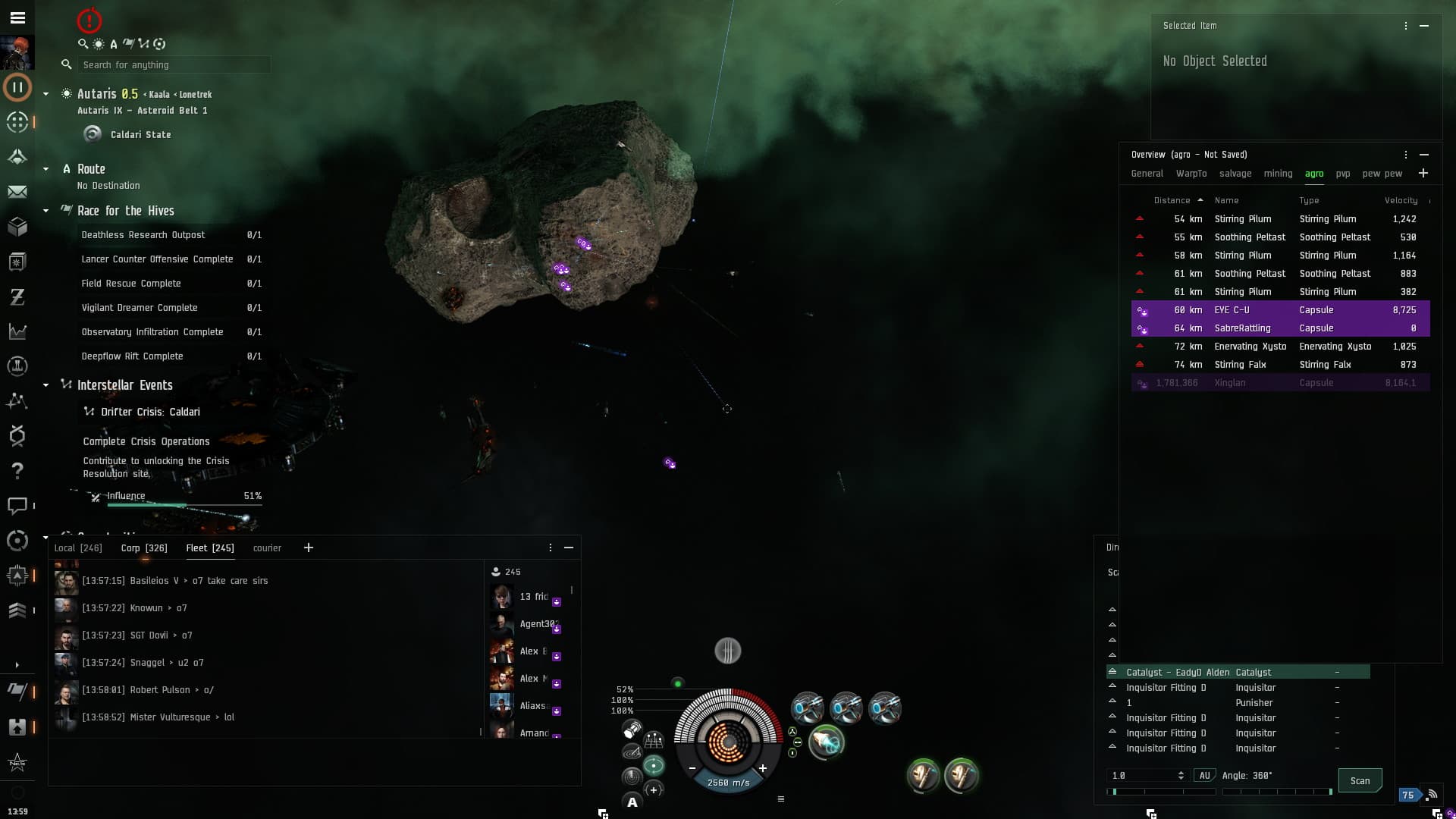Increase ship speed with plus button

[x=763, y=768]
